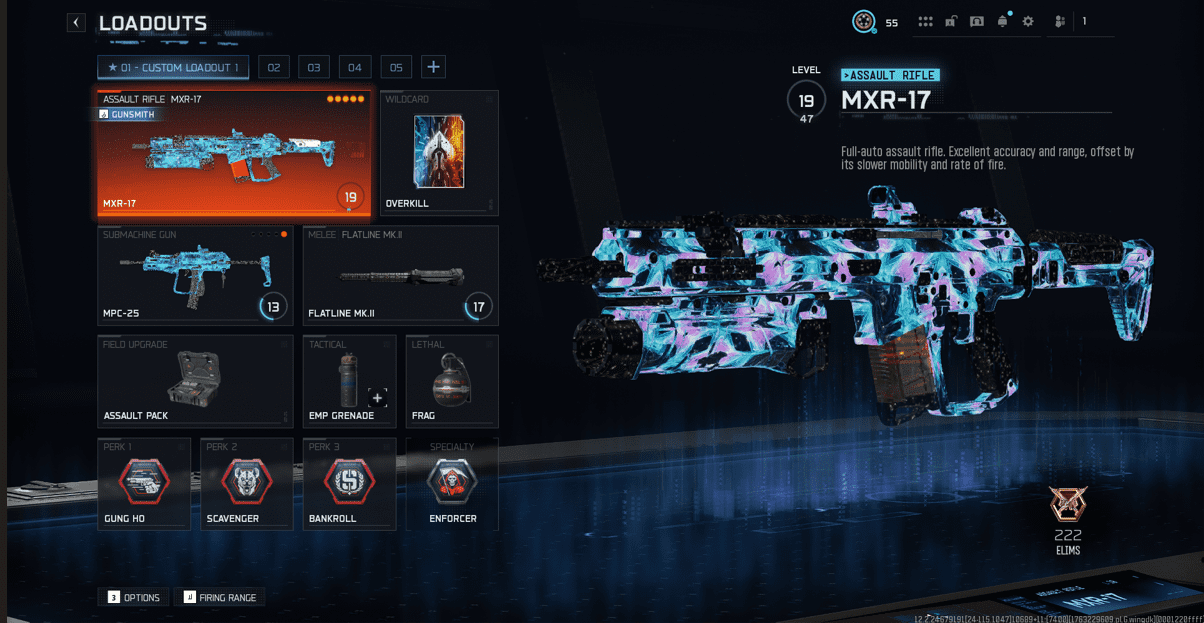Select the Overkill wildcard slot

tap(439, 152)
